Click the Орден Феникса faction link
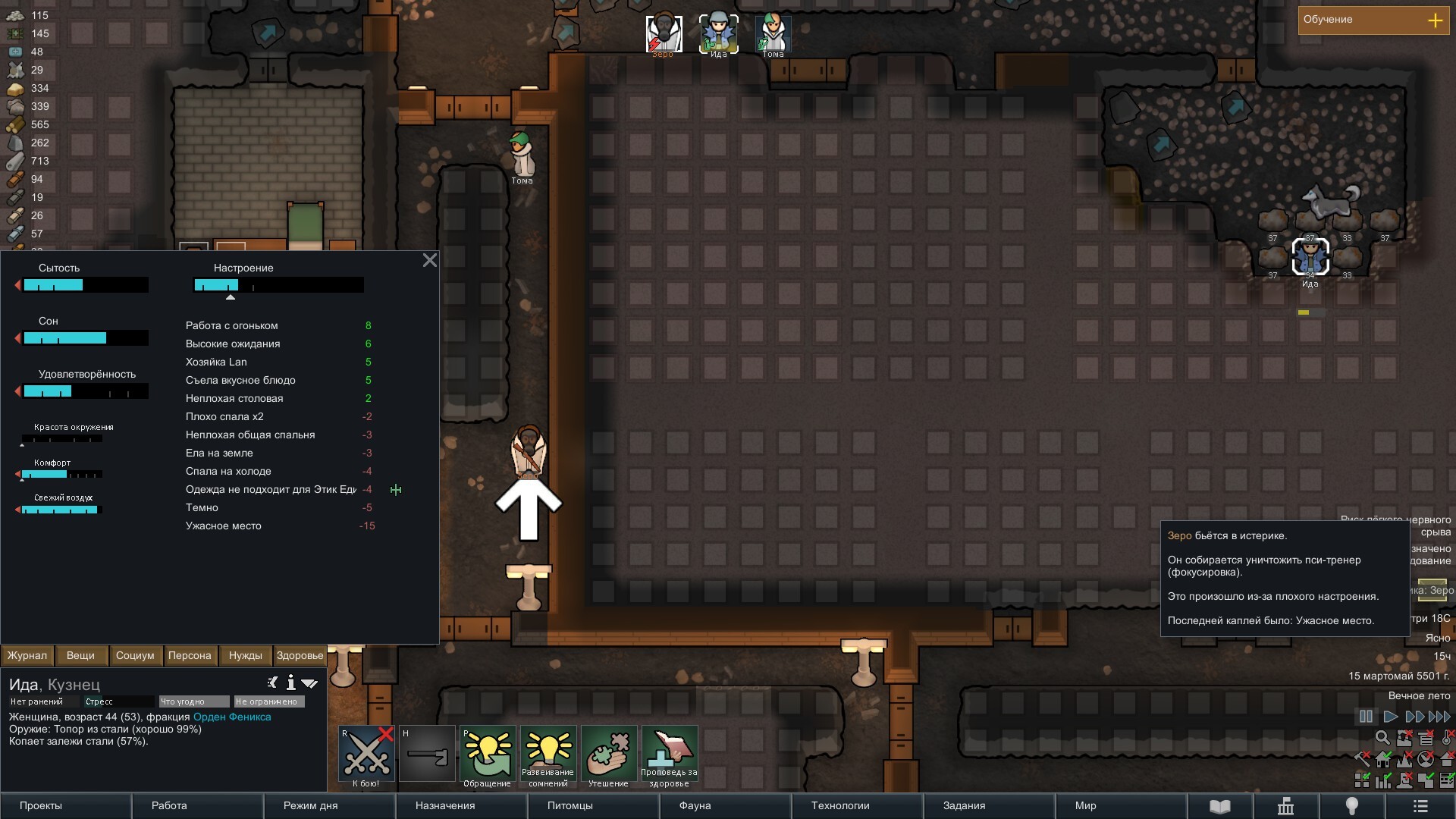The width and height of the screenshot is (1456, 819). 232,717
